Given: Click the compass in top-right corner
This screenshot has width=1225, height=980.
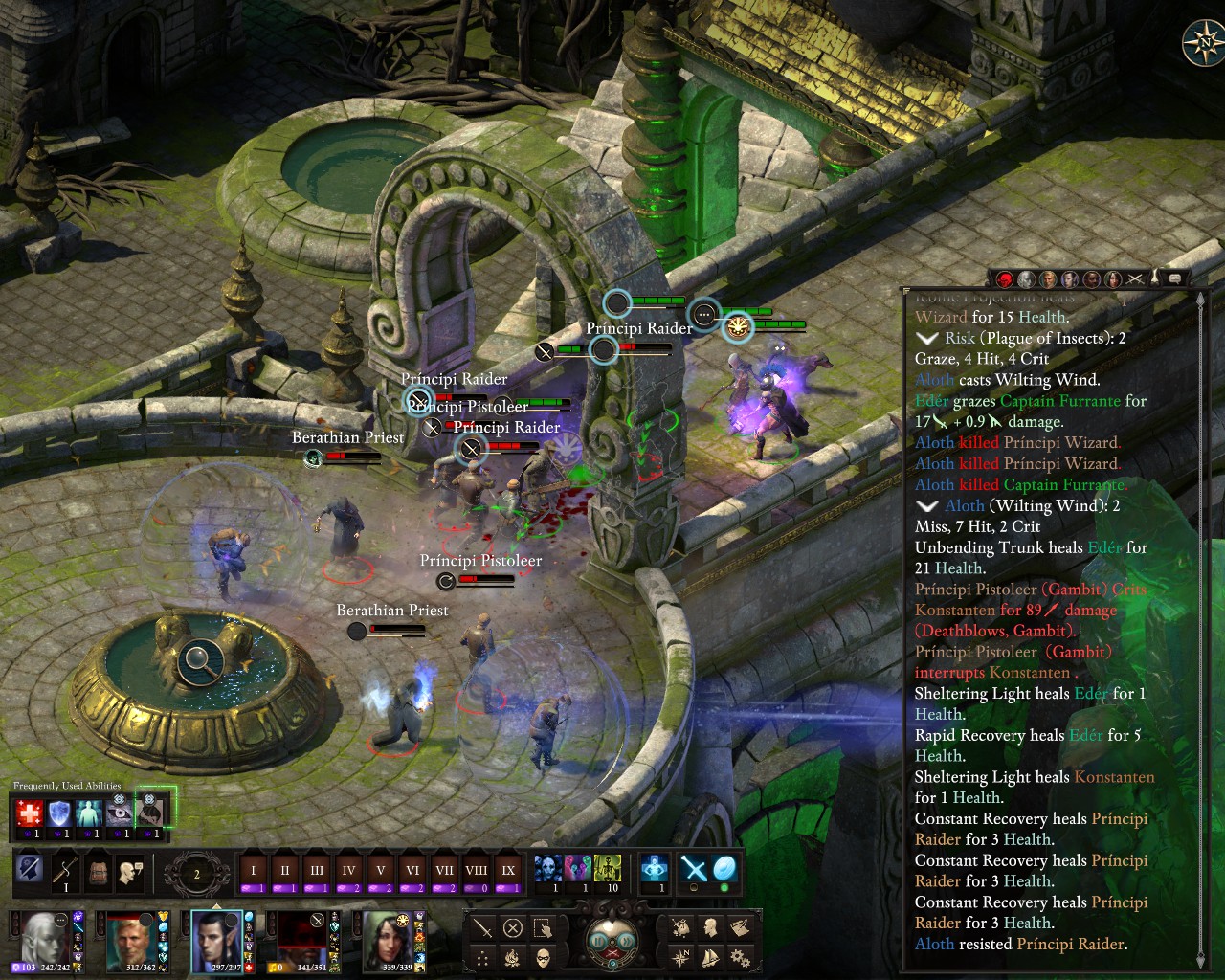Looking at the screenshot, I should click(x=1203, y=42).
